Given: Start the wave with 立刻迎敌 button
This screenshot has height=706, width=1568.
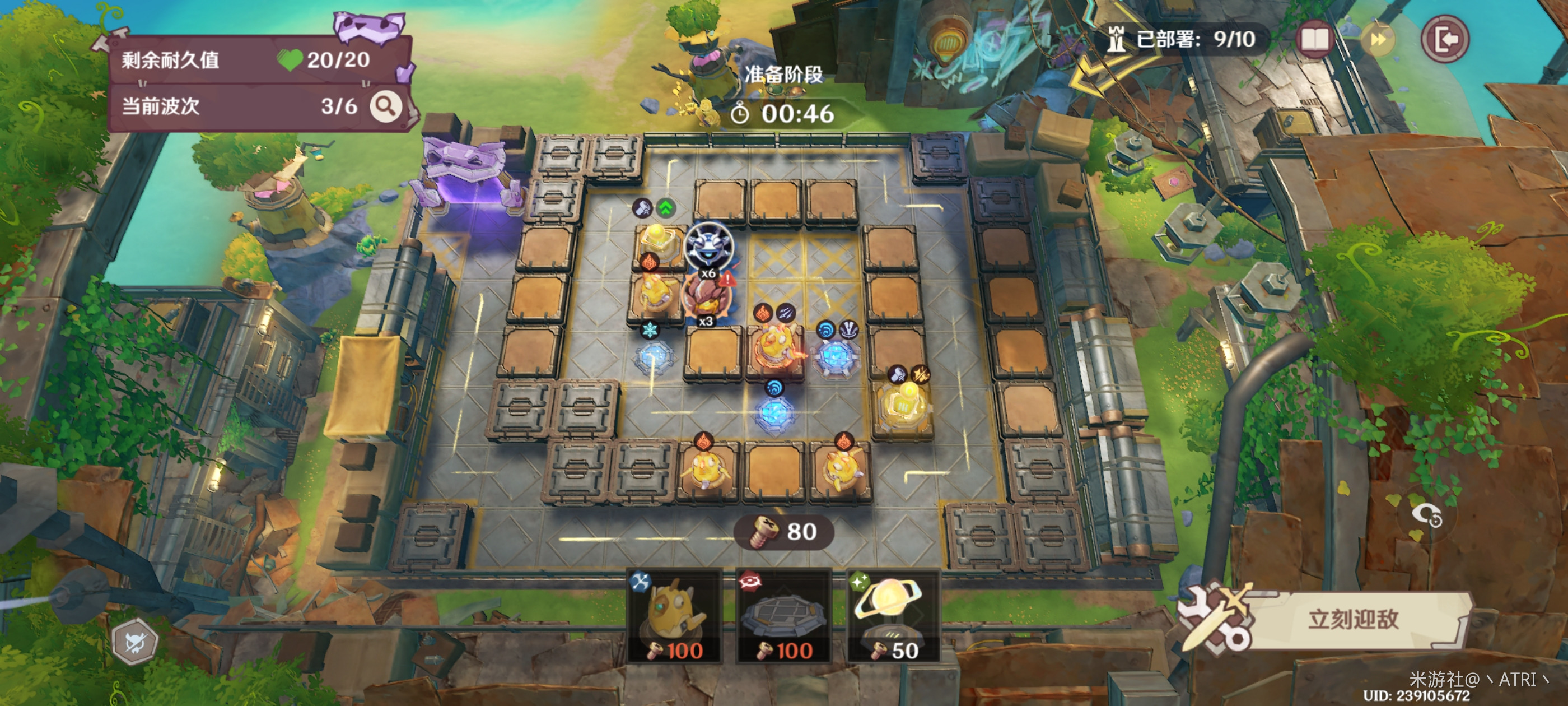Looking at the screenshot, I should (x=1352, y=620).
